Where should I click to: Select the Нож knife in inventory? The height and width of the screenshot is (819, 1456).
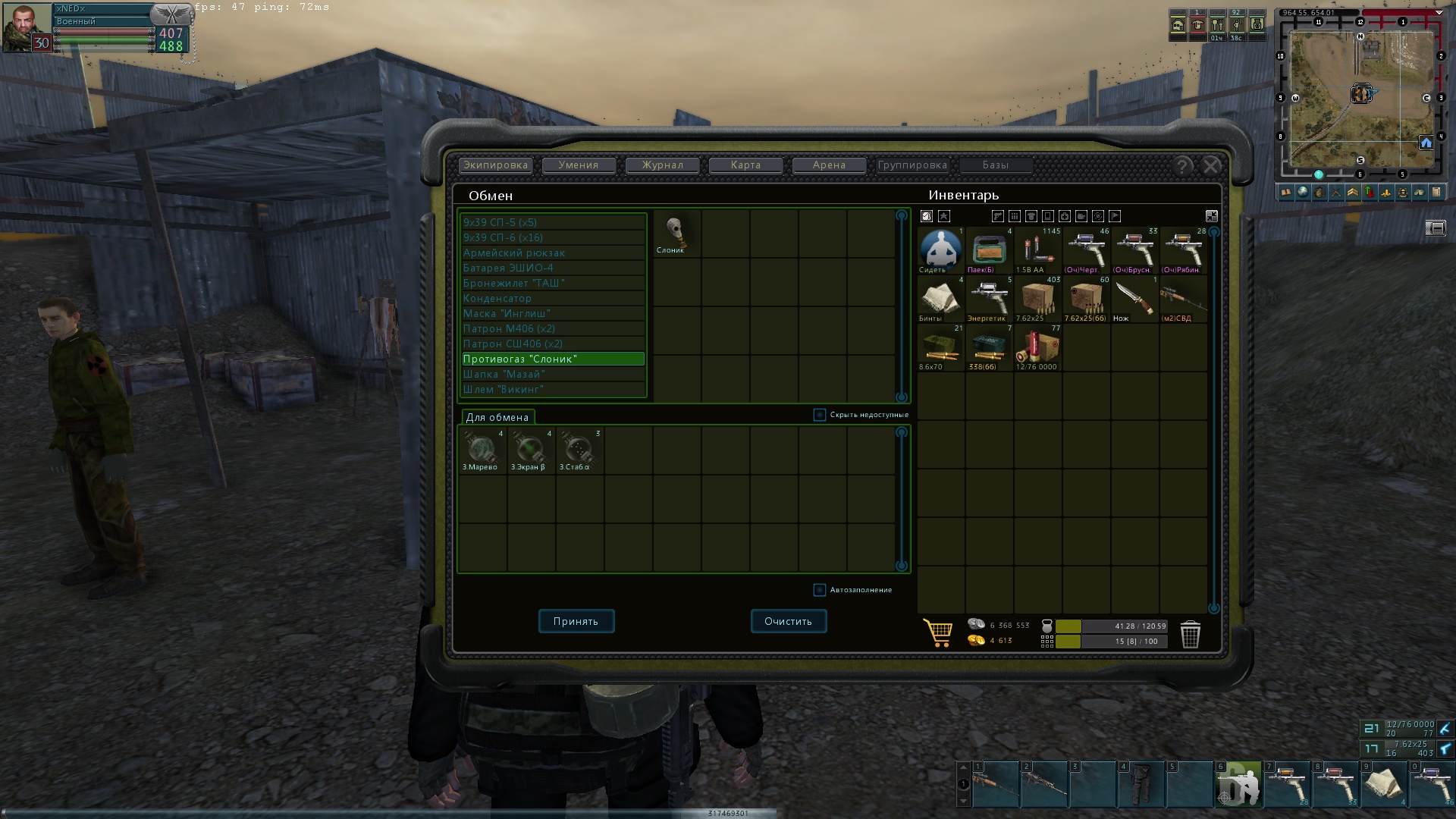pyautogui.click(x=1134, y=299)
